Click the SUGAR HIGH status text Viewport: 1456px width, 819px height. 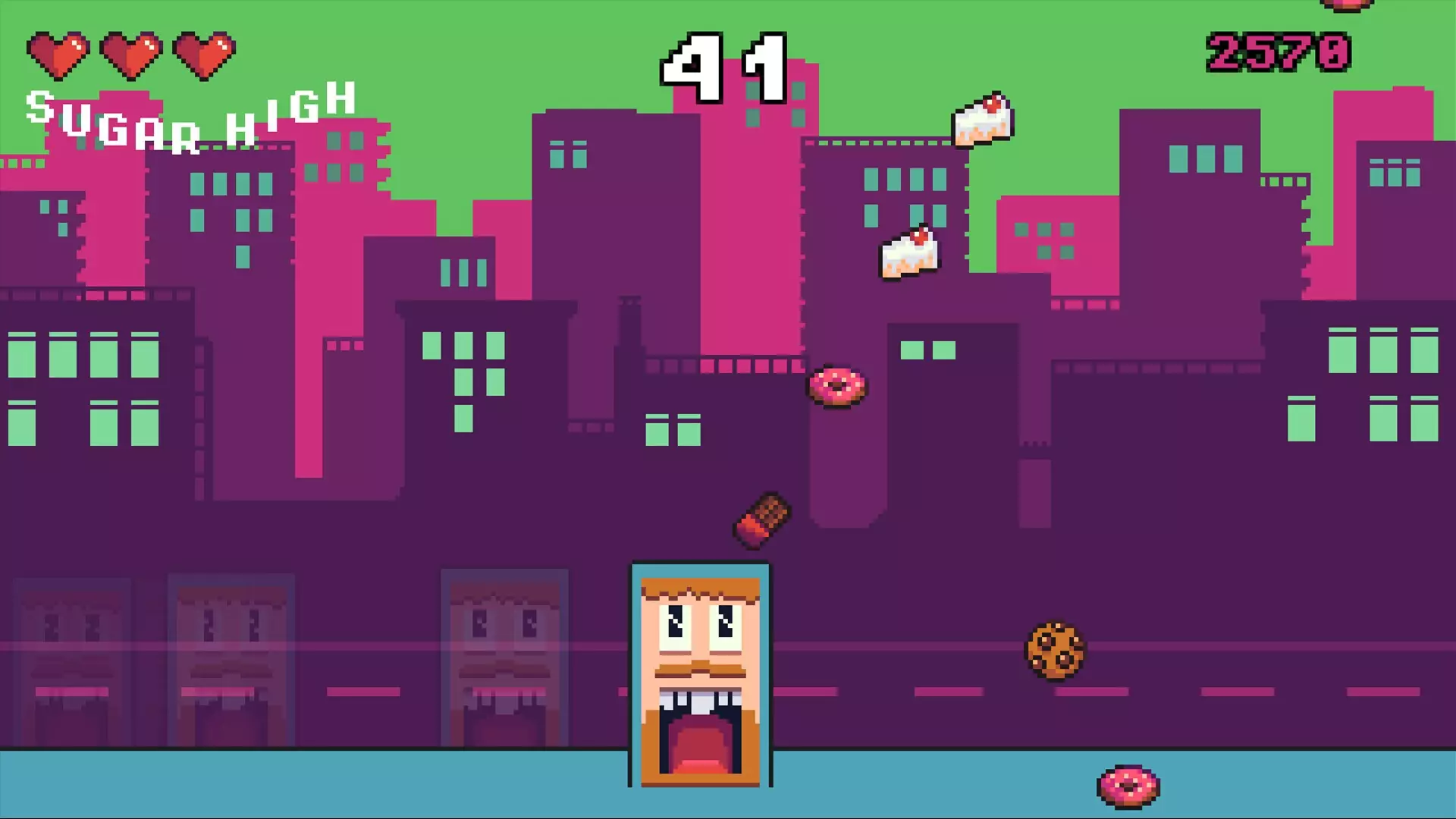190,114
